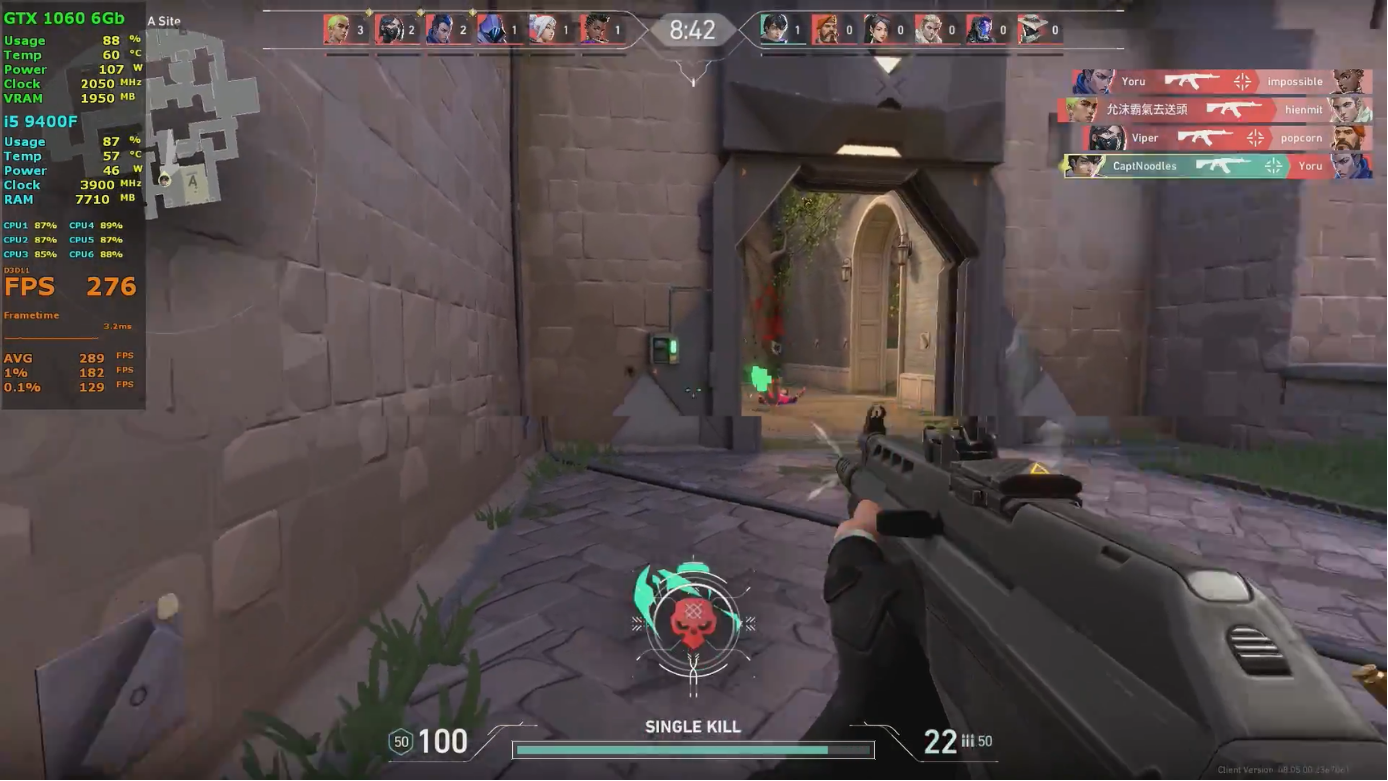
Task: Choose the hooded Omen portrait in the top bar
Action: 491,30
